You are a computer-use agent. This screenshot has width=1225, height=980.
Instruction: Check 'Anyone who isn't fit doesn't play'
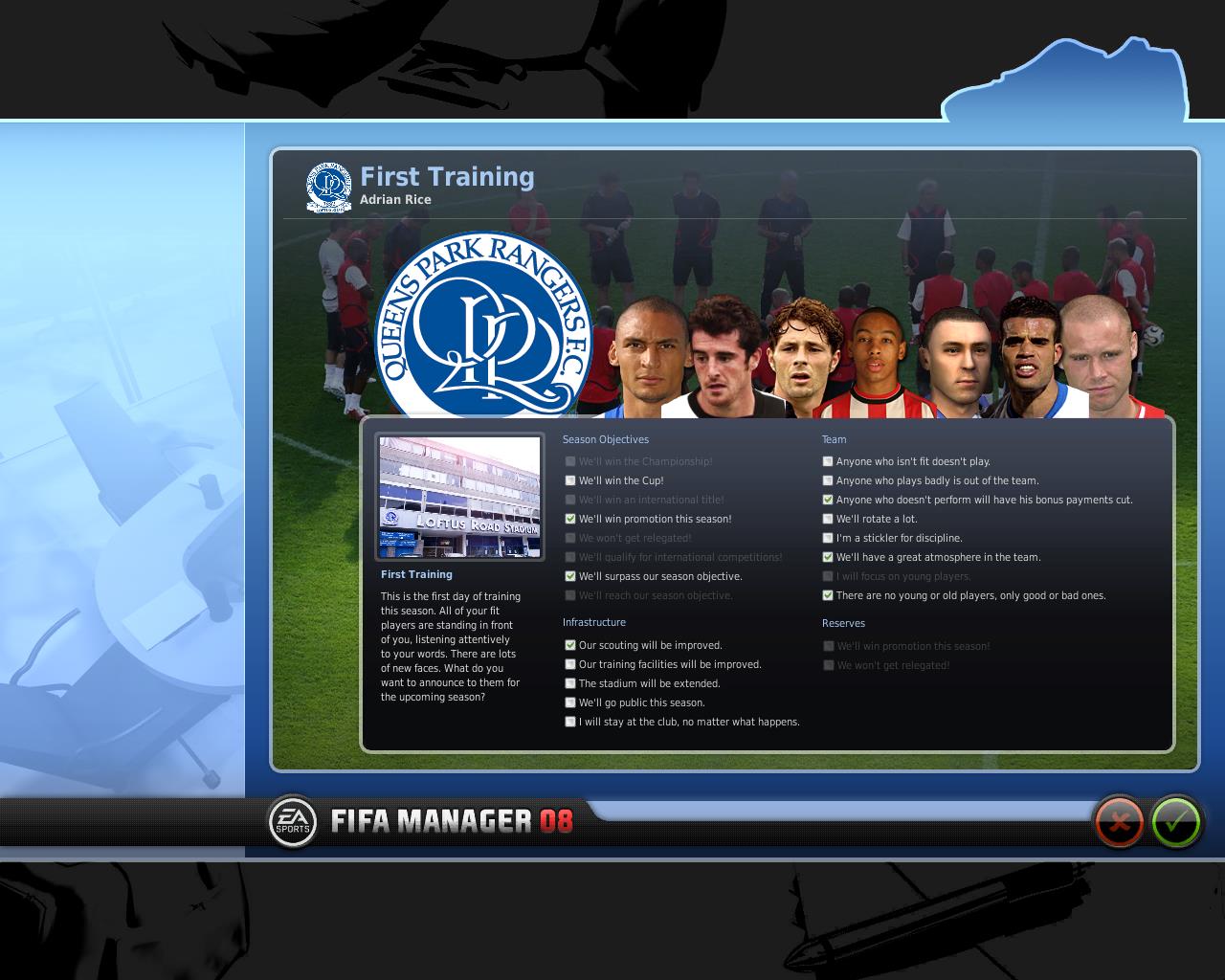pyautogui.click(x=828, y=461)
